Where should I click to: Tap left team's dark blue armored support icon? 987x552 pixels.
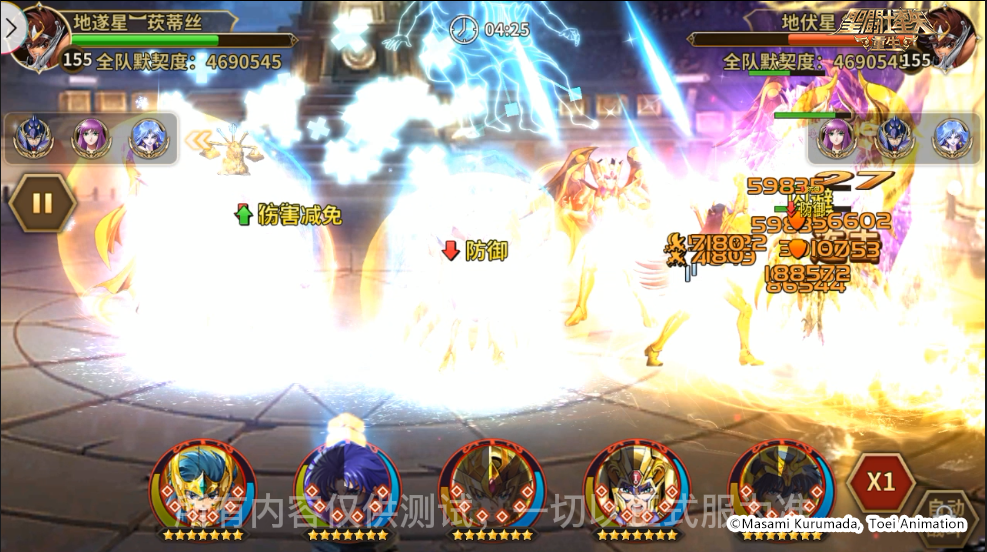click(32, 138)
